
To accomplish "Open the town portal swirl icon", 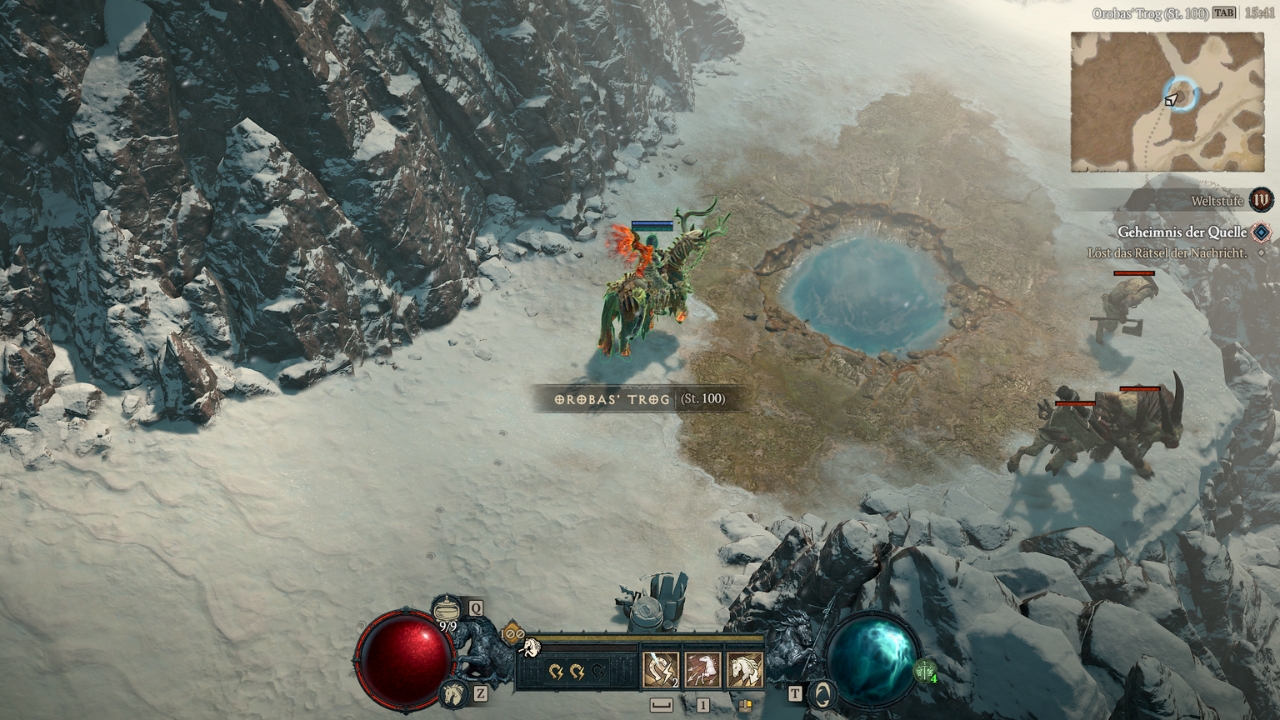I will pyautogui.click(x=822, y=694).
